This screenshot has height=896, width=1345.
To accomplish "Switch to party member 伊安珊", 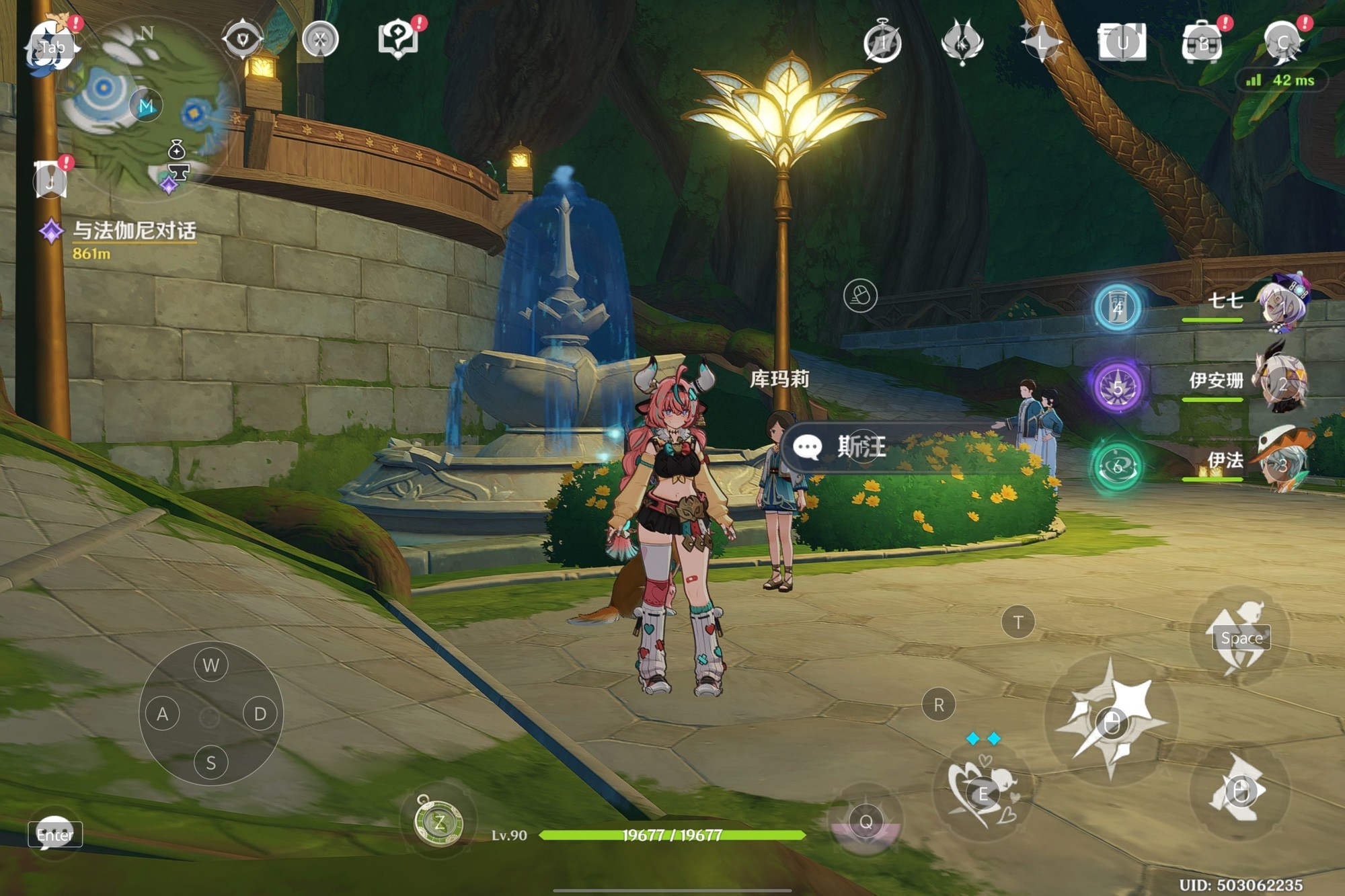I will click(1281, 383).
